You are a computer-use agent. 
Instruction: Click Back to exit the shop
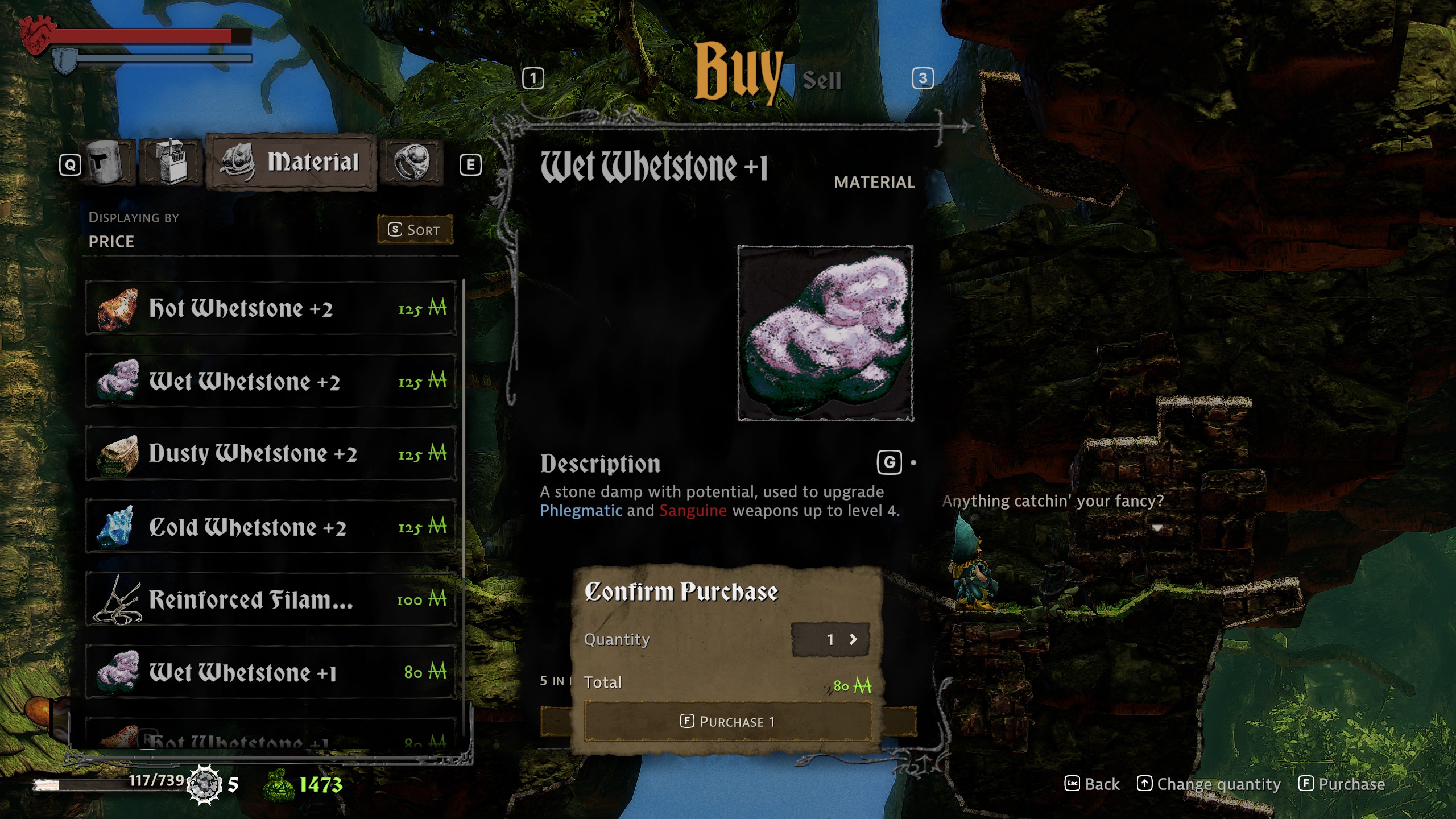tap(1092, 784)
